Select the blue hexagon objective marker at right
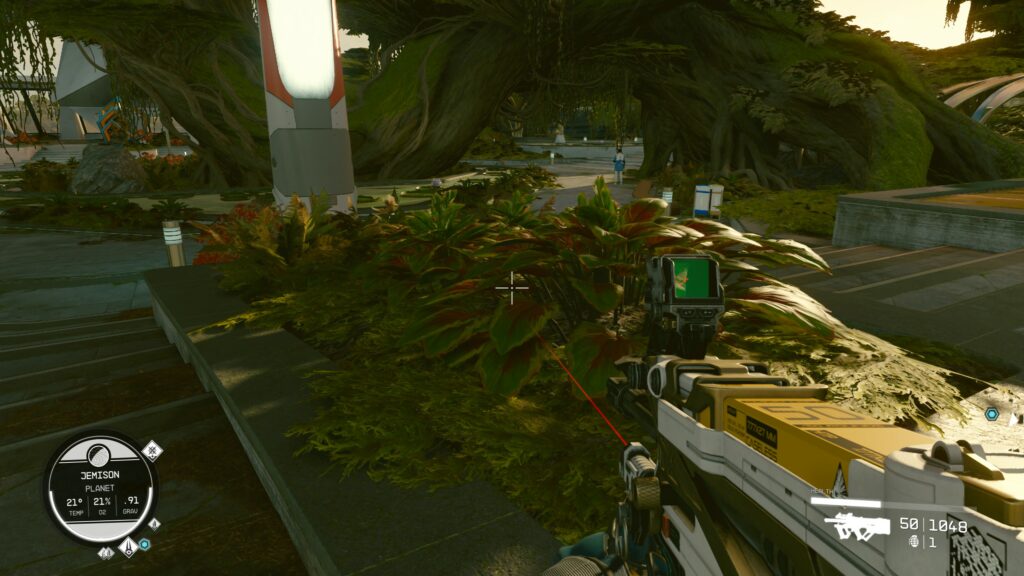This screenshot has height=576, width=1024. point(991,414)
